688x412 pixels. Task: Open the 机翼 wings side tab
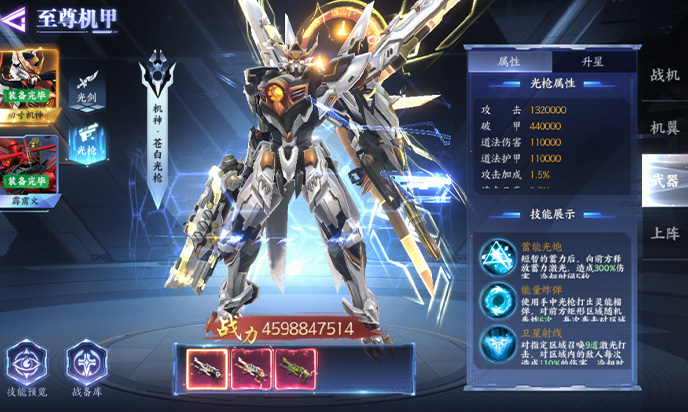pyautogui.click(x=664, y=127)
